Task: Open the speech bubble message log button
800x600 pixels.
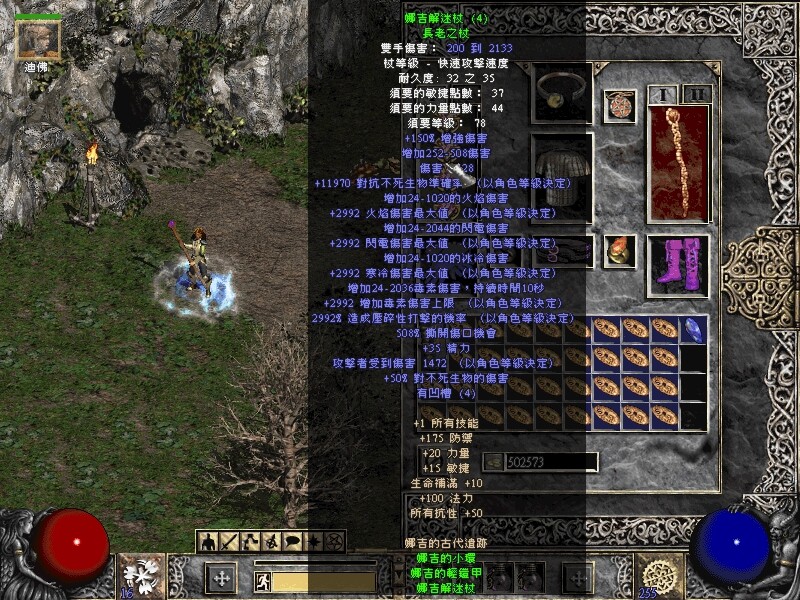Action: point(293,541)
